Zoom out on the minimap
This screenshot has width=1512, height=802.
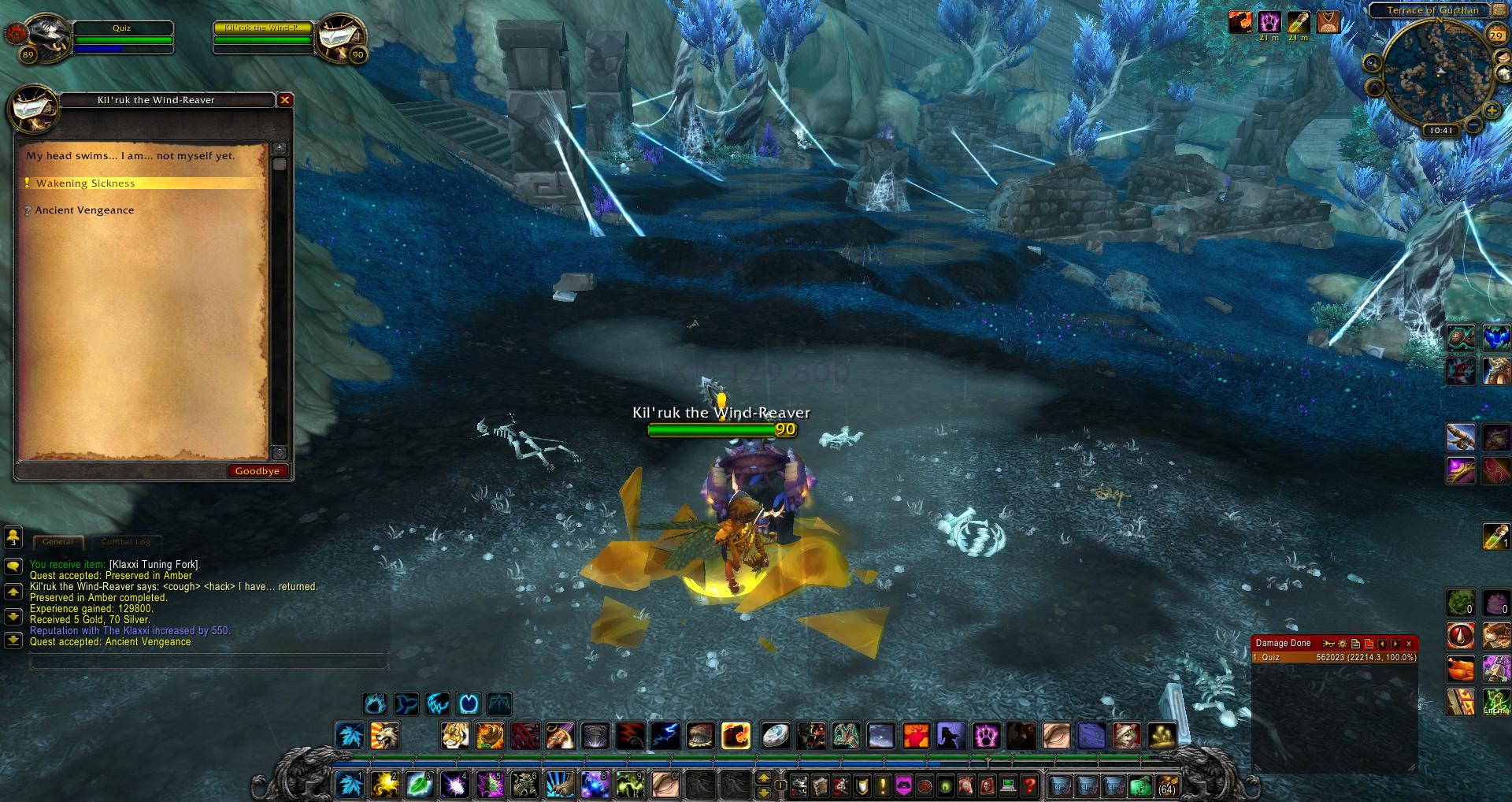pyautogui.click(x=1474, y=125)
